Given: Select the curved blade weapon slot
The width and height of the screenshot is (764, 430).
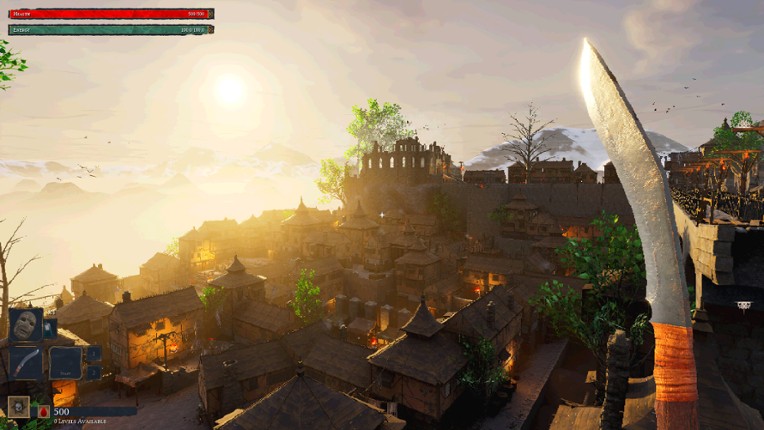Looking at the screenshot, I should pyautogui.click(x=25, y=362).
